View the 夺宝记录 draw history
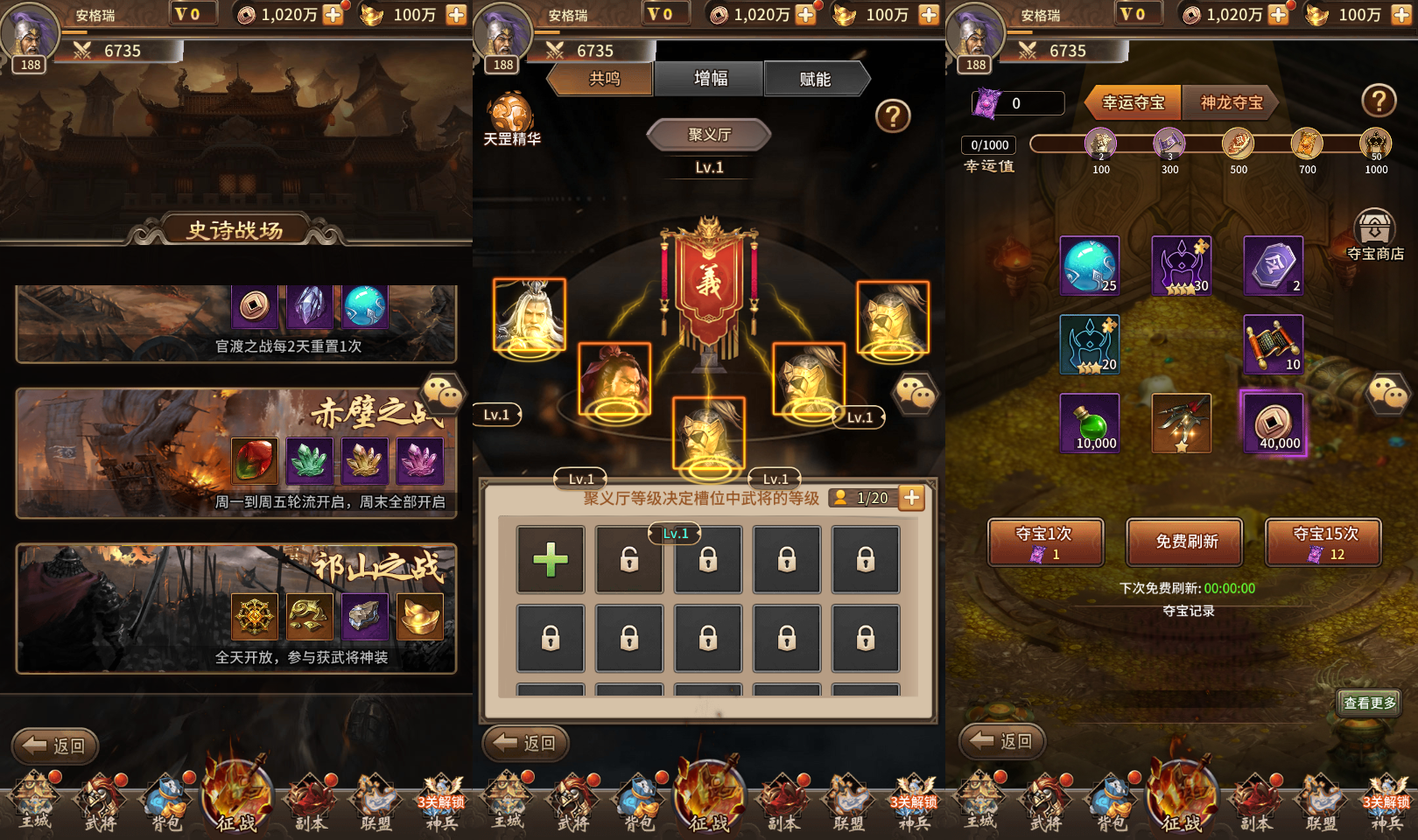This screenshot has width=1418, height=840. tap(1188, 611)
